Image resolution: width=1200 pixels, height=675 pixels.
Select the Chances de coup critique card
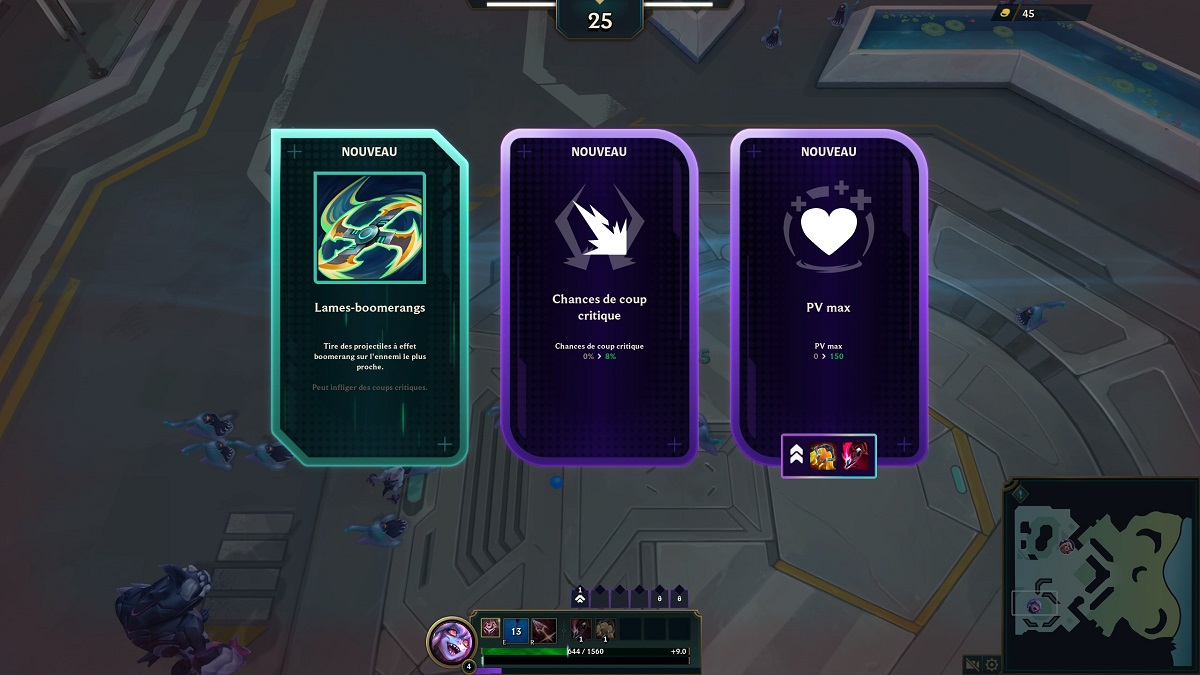(599, 297)
